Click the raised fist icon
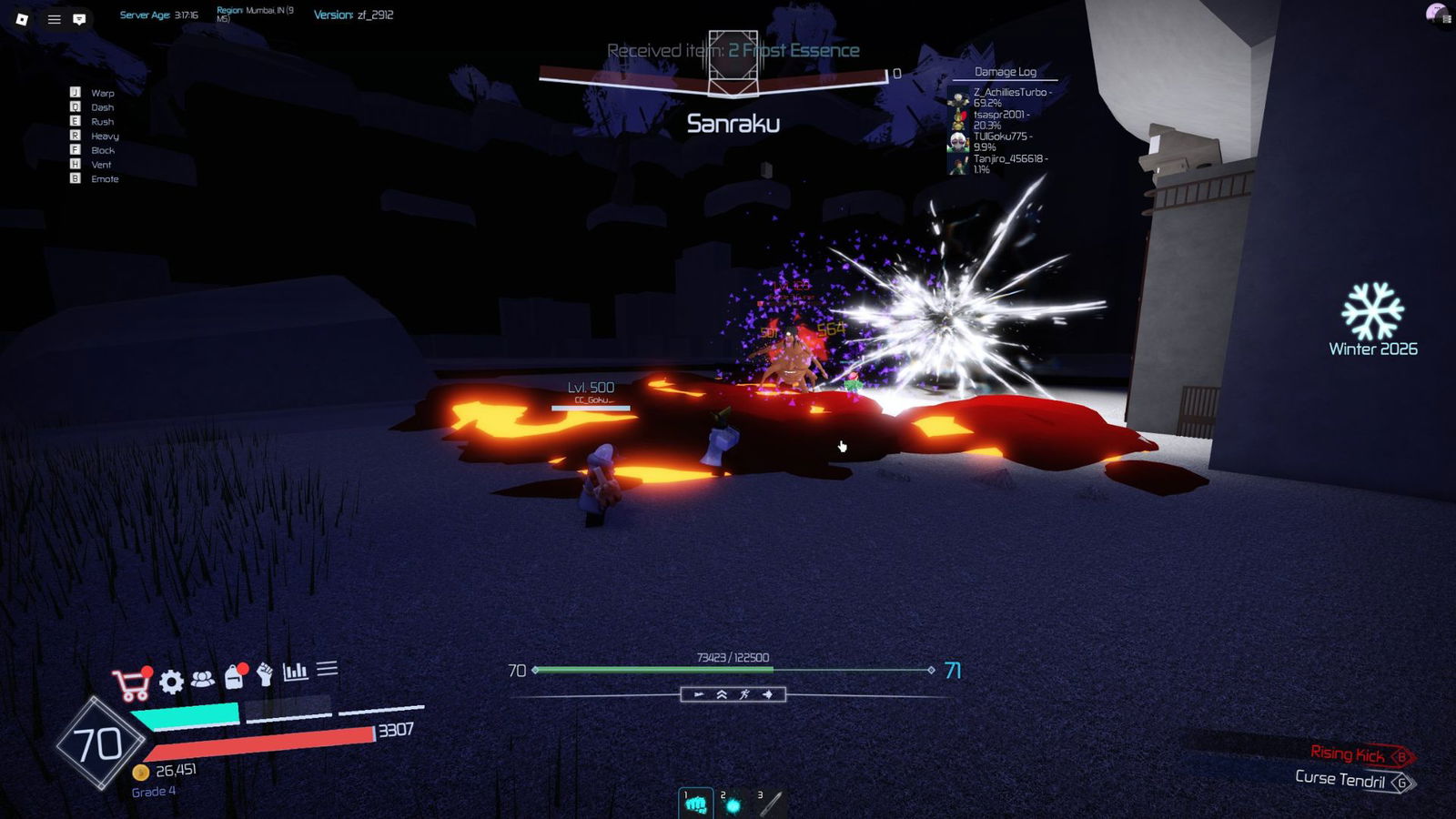1456x819 pixels. (x=265, y=674)
